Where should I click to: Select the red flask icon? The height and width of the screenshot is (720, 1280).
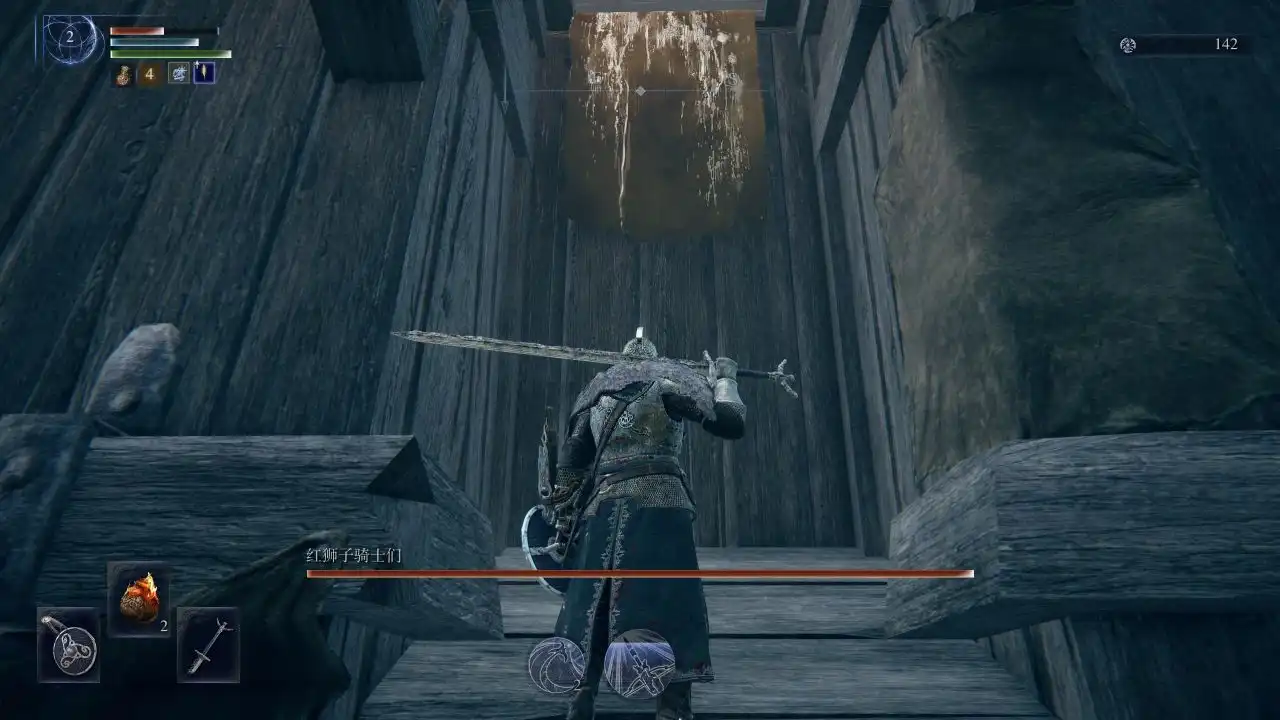tap(123, 74)
